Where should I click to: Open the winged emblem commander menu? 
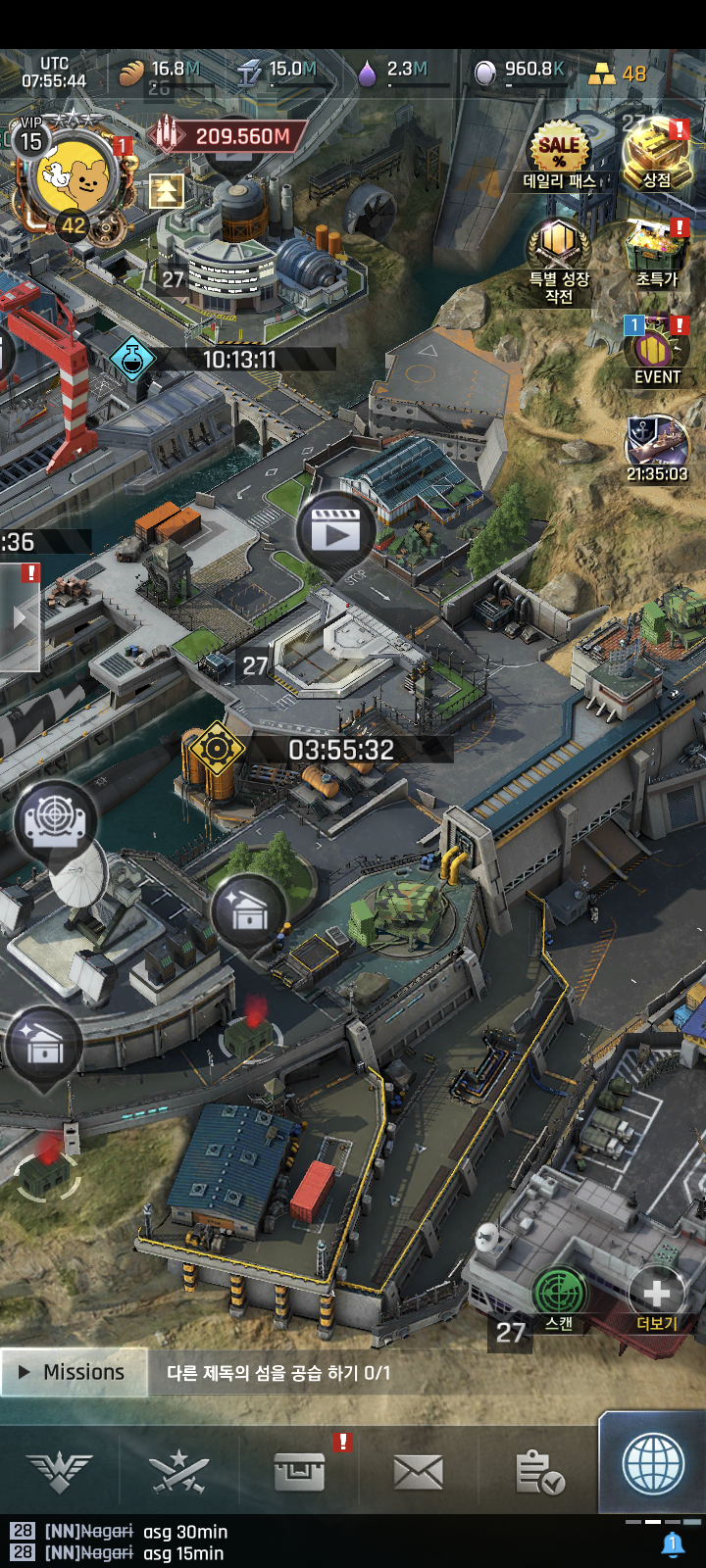pyautogui.click(x=60, y=1471)
